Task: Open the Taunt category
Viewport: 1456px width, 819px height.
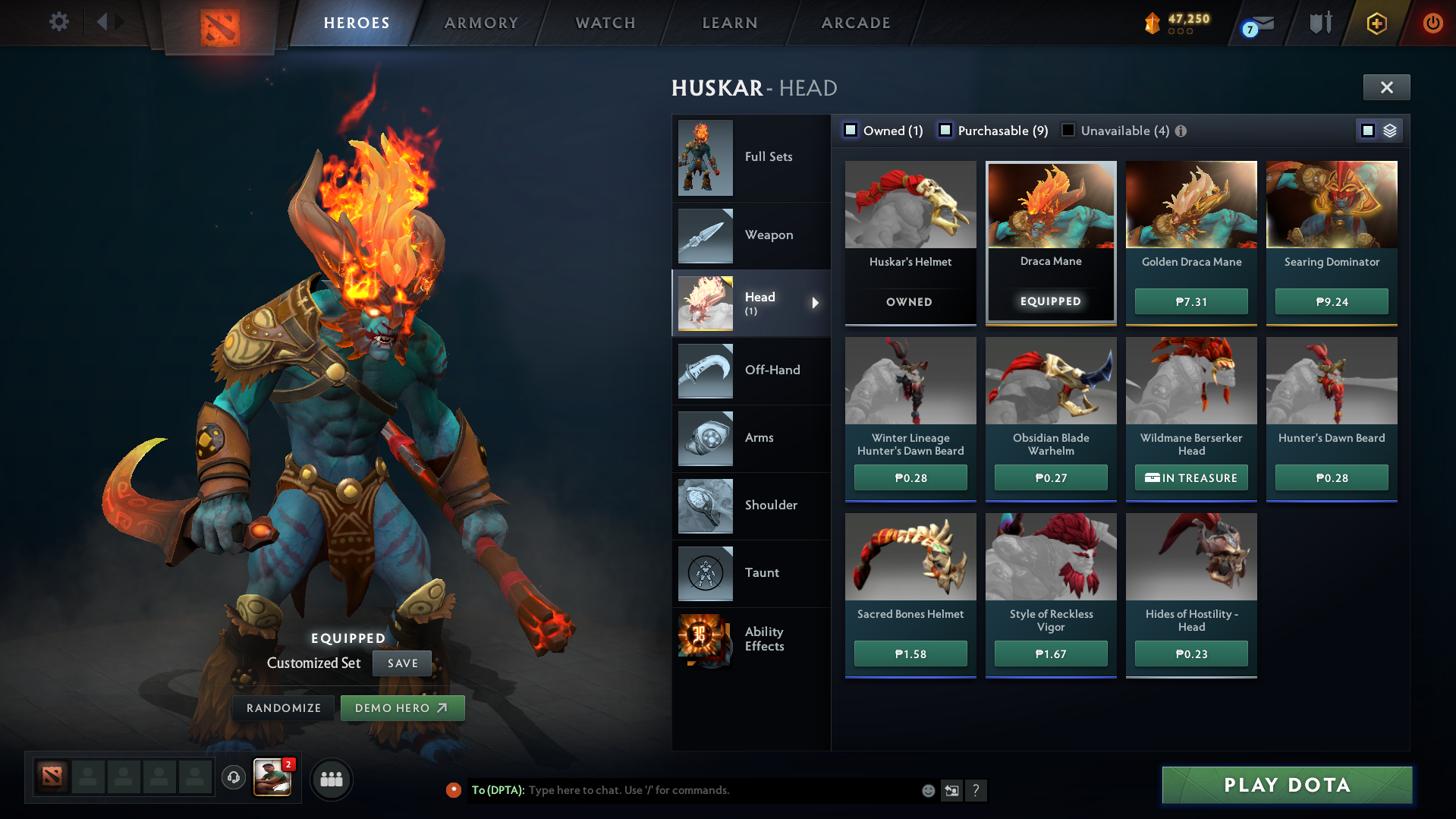Action: click(x=761, y=572)
